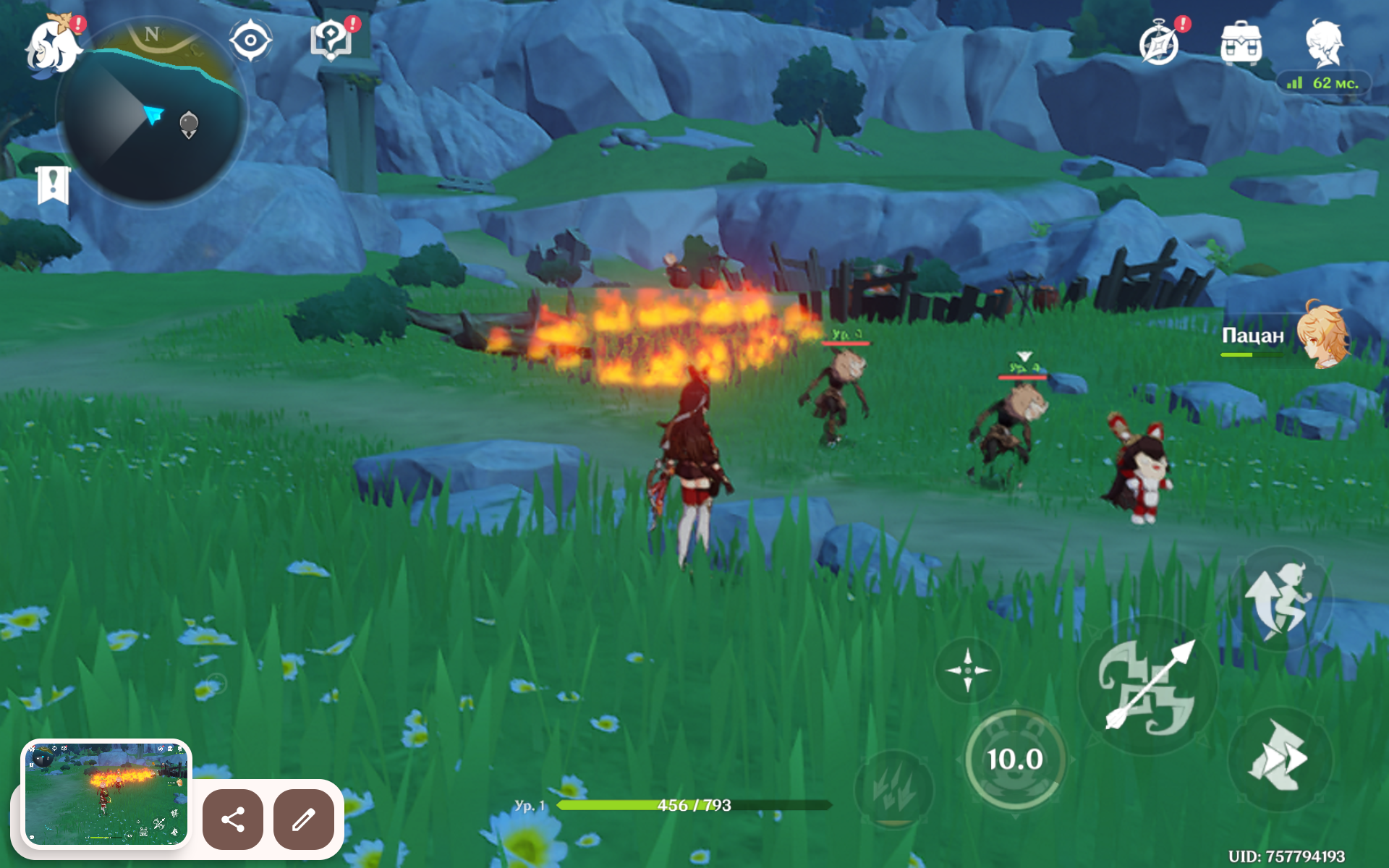This screenshot has height=868, width=1389.
Task: Open the backpack inventory
Action: 1241,43
